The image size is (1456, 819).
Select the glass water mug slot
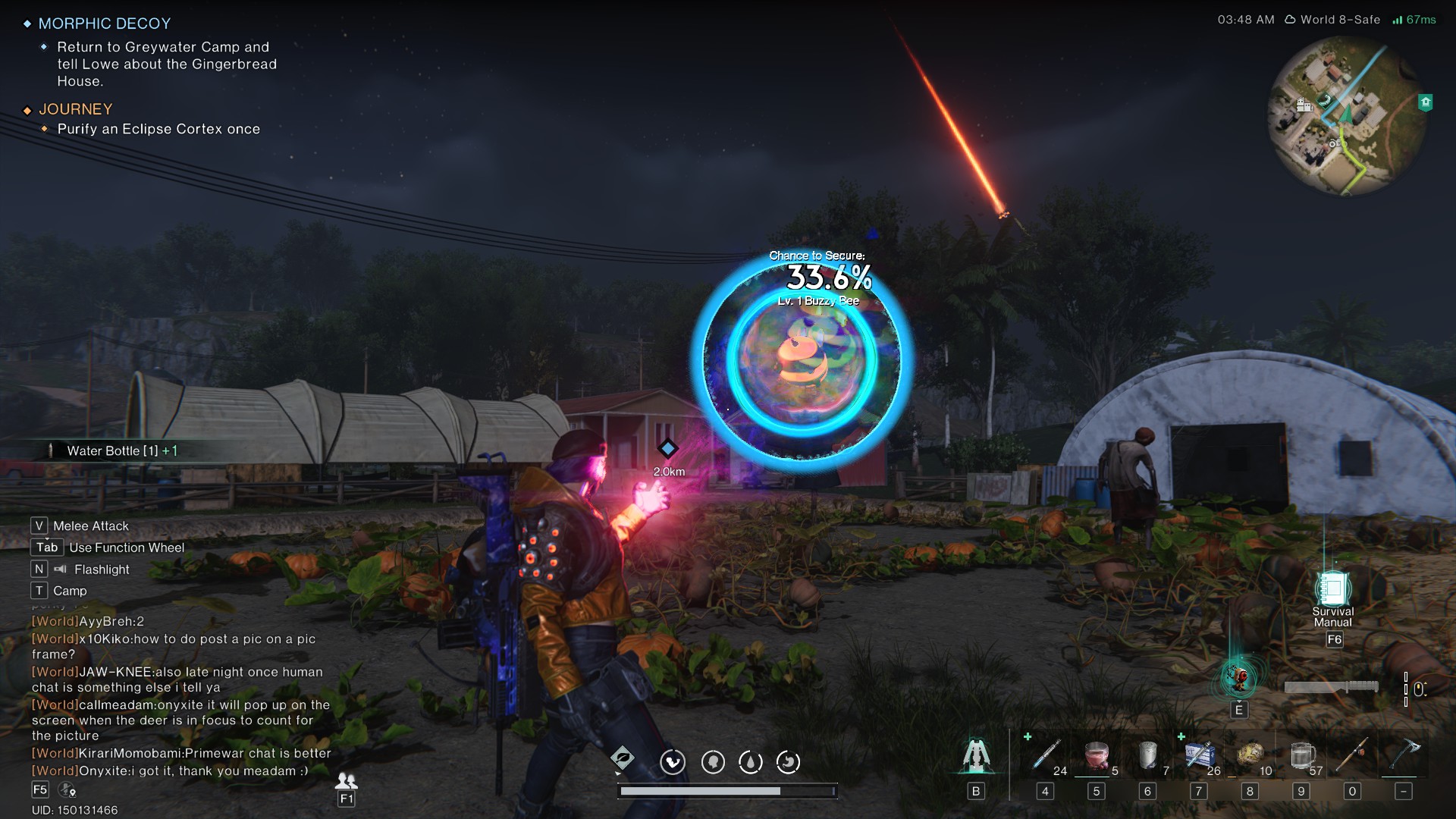(1301, 755)
